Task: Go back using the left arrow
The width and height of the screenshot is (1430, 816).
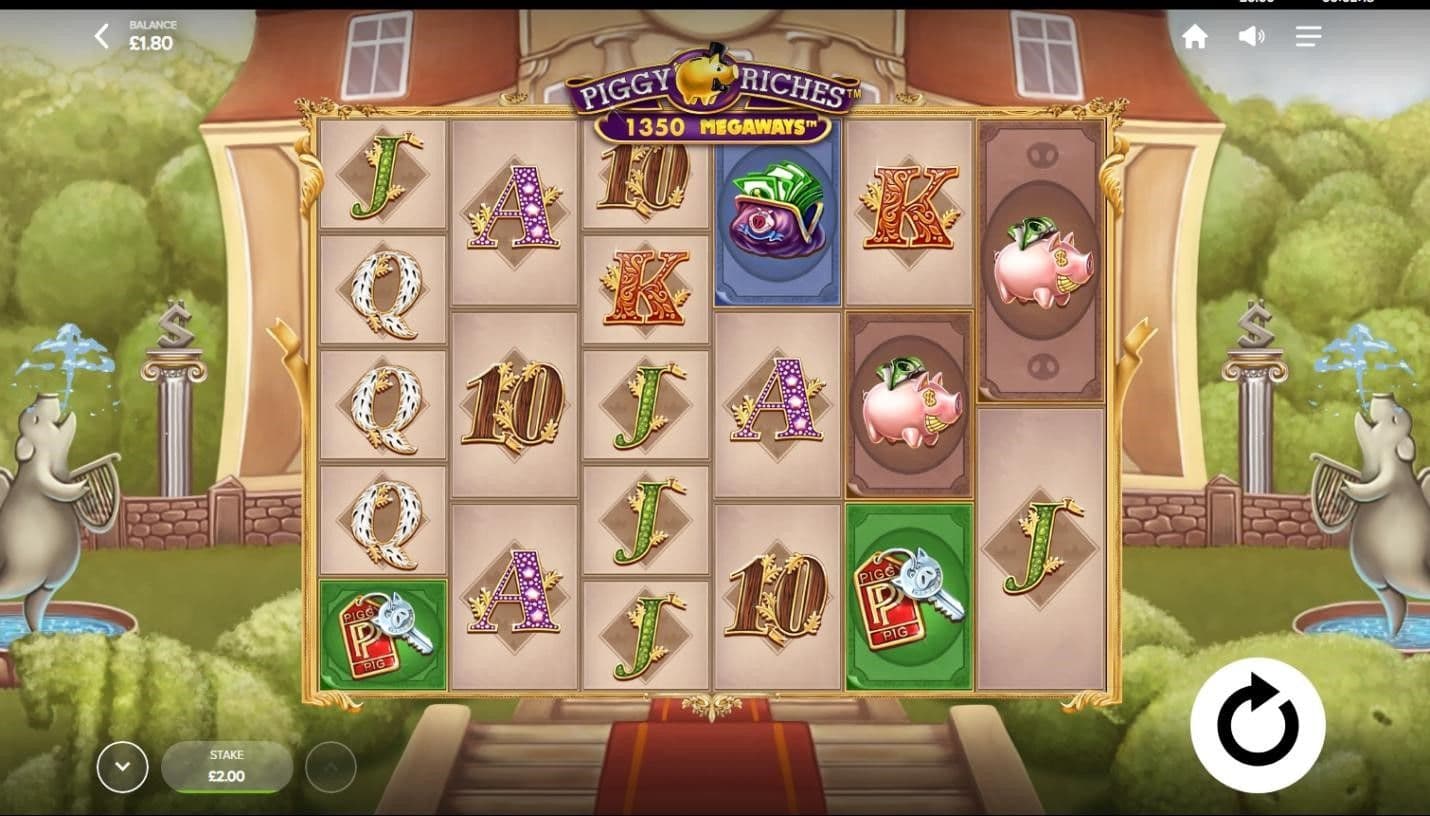Action: point(101,37)
